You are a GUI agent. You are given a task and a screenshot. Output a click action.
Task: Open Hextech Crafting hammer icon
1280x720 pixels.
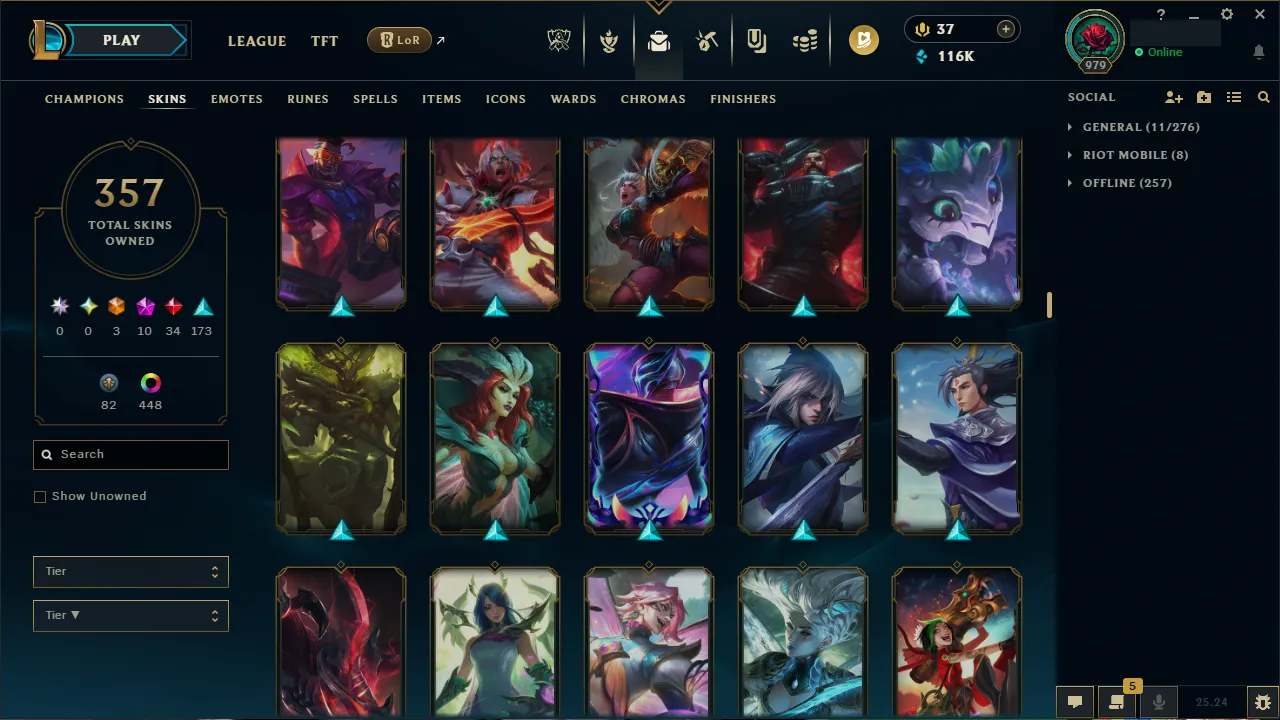(706, 42)
